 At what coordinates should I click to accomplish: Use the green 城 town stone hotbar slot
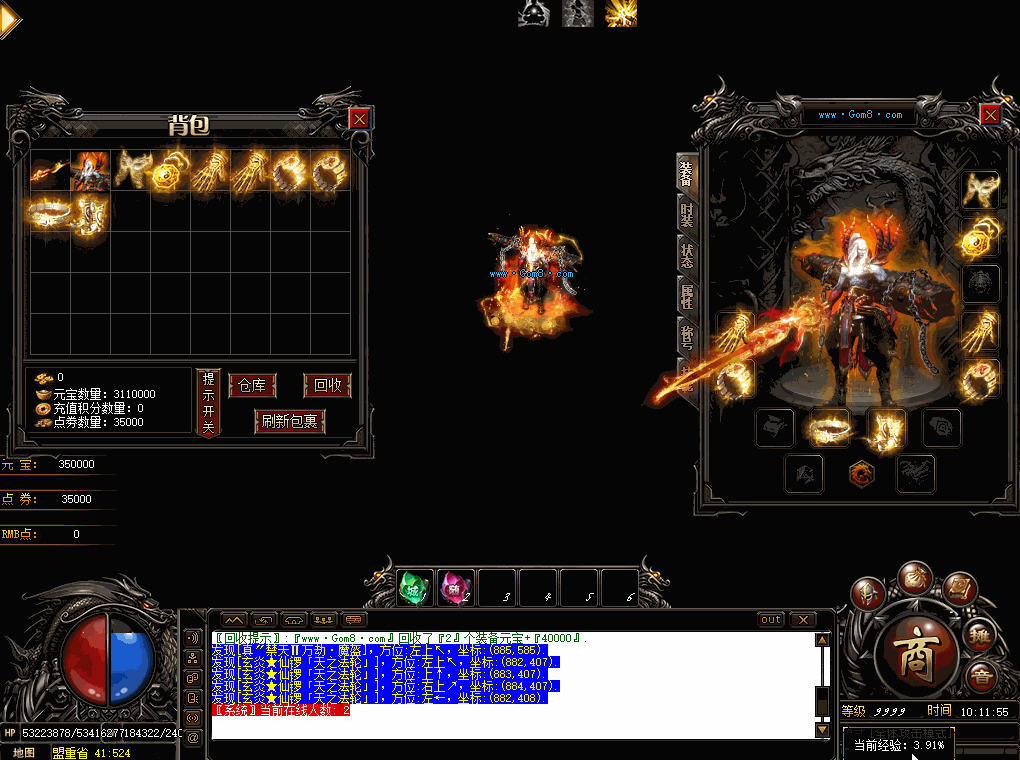click(x=415, y=587)
